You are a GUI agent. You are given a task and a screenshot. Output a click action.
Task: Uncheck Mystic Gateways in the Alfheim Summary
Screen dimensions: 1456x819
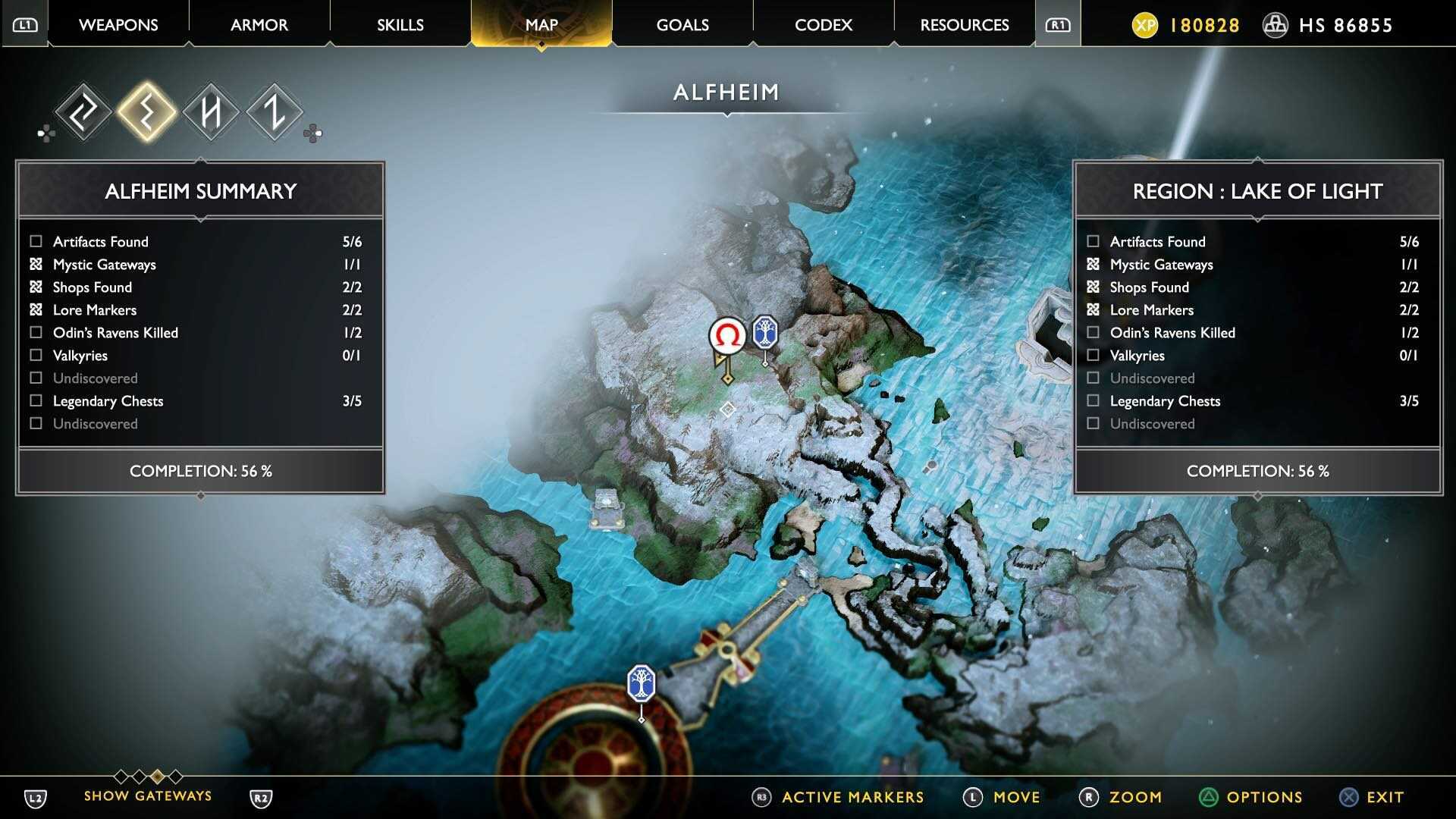pyautogui.click(x=35, y=264)
